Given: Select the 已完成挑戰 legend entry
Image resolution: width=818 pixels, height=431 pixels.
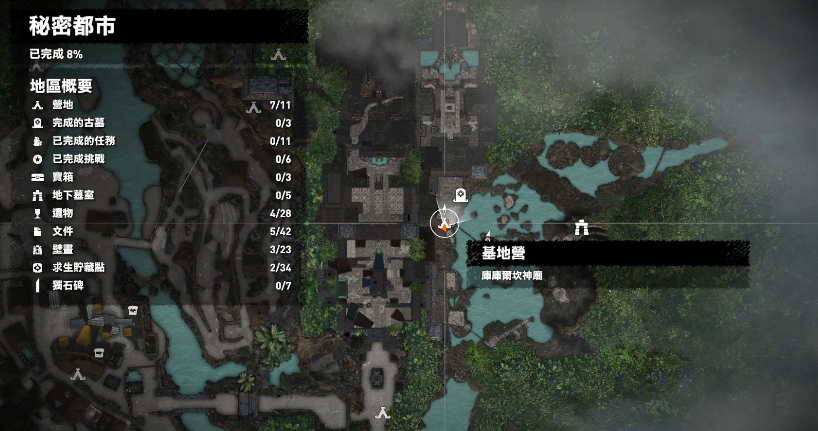Looking at the screenshot, I should (150, 159).
